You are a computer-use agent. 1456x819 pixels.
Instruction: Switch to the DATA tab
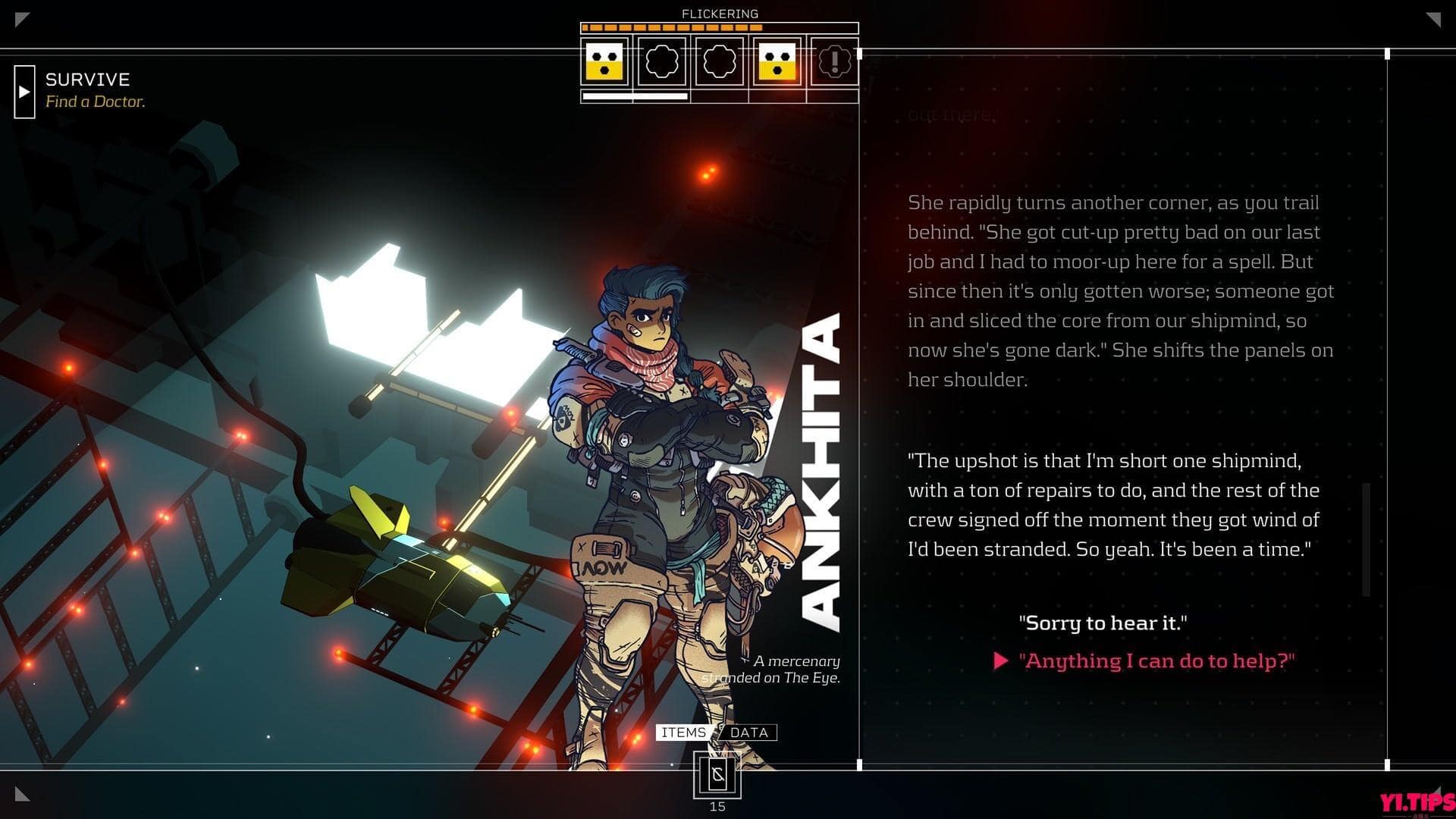[x=749, y=733]
